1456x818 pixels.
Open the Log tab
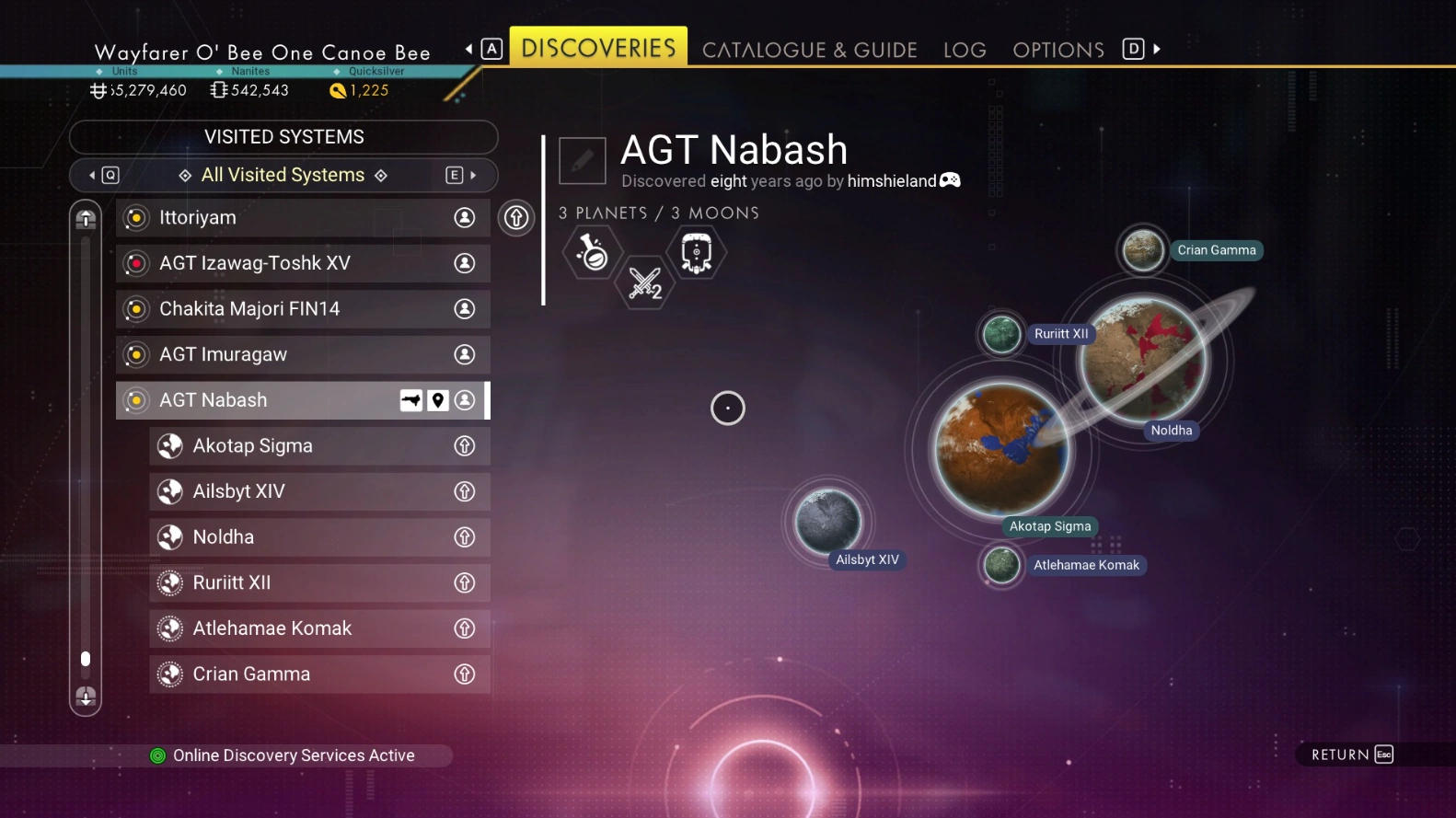965,50
